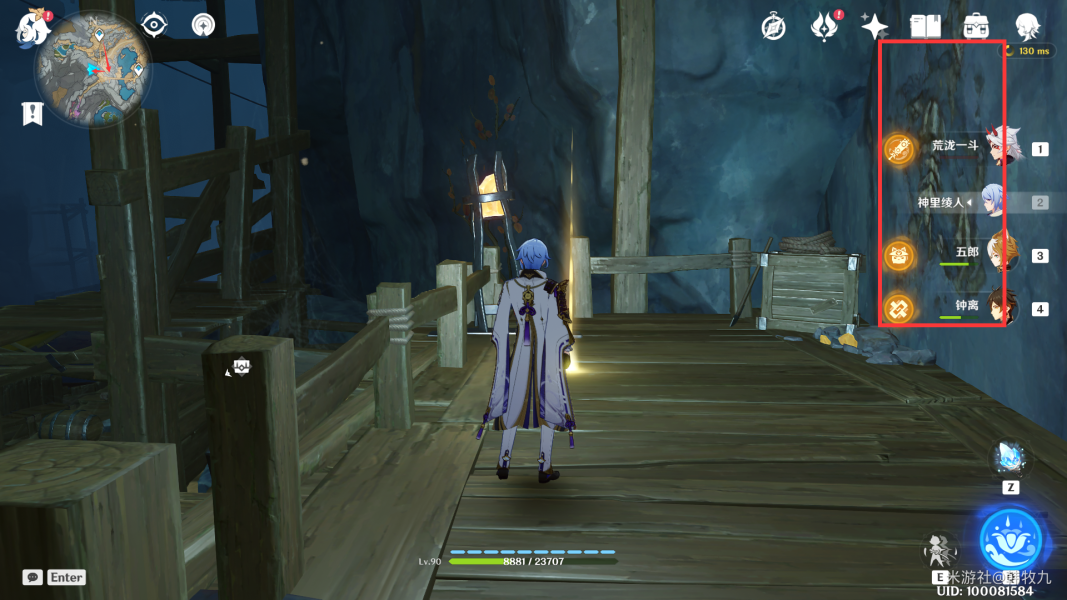Viewport: 1067px width, 600px height.
Task: Use the crystal gadget icon
Action: point(1009,459)
